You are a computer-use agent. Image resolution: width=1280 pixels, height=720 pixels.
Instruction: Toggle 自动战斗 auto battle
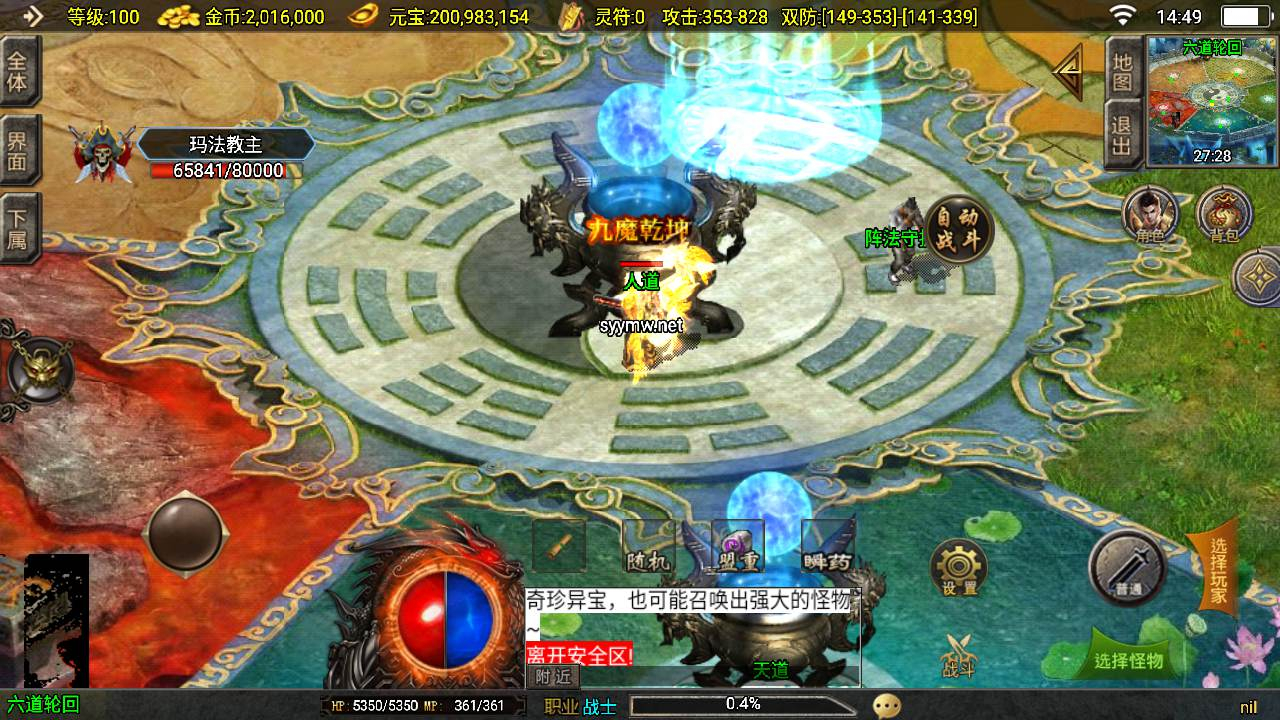click(x=959, y=230)
